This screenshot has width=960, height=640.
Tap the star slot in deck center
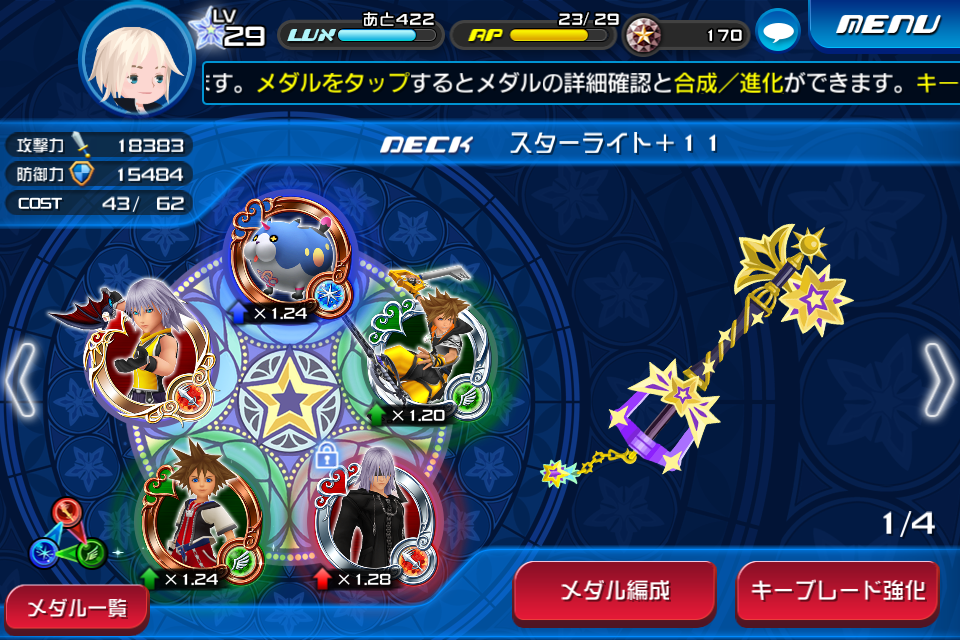[x=289, y=396]
